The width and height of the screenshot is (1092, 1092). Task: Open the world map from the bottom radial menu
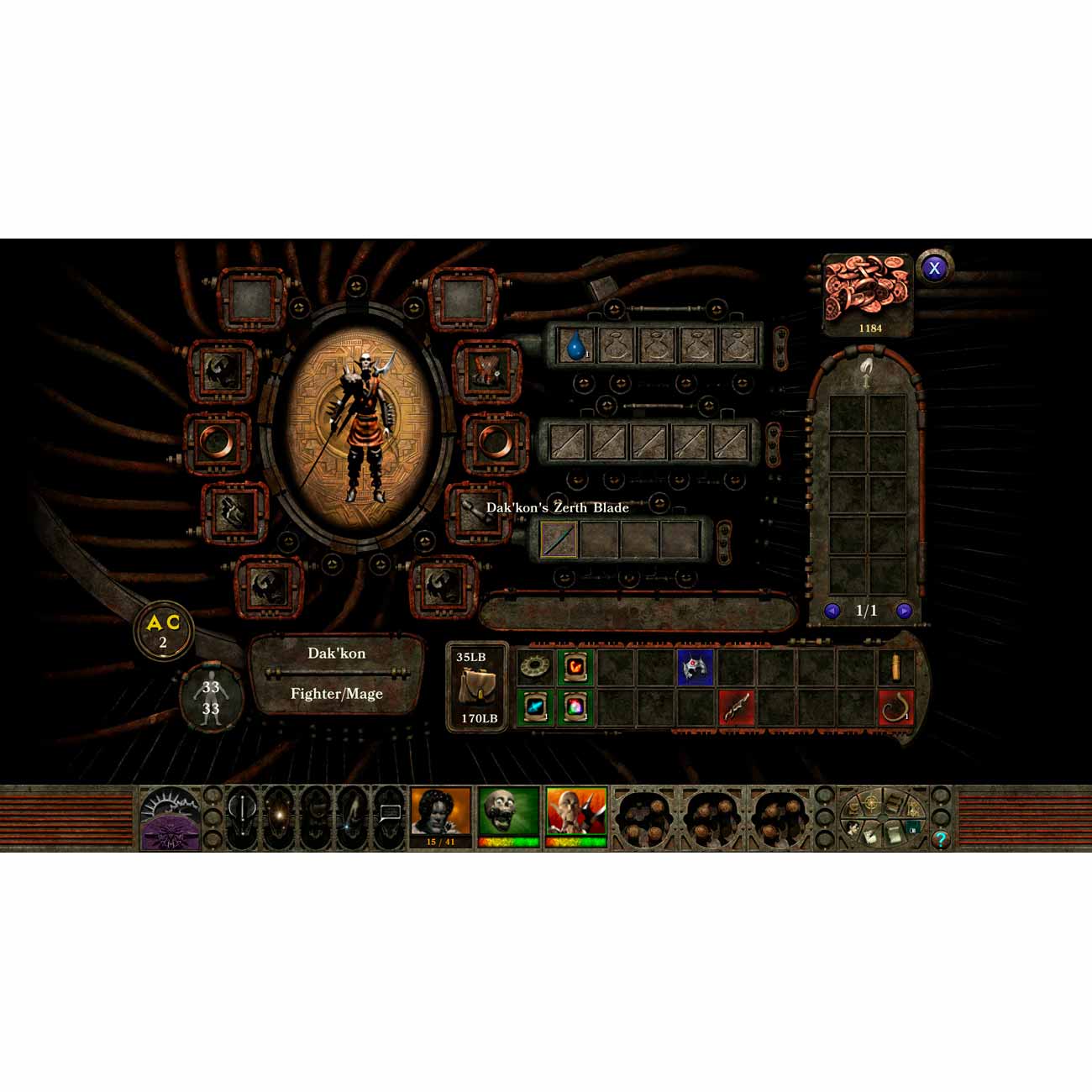(x=870, y=803)
